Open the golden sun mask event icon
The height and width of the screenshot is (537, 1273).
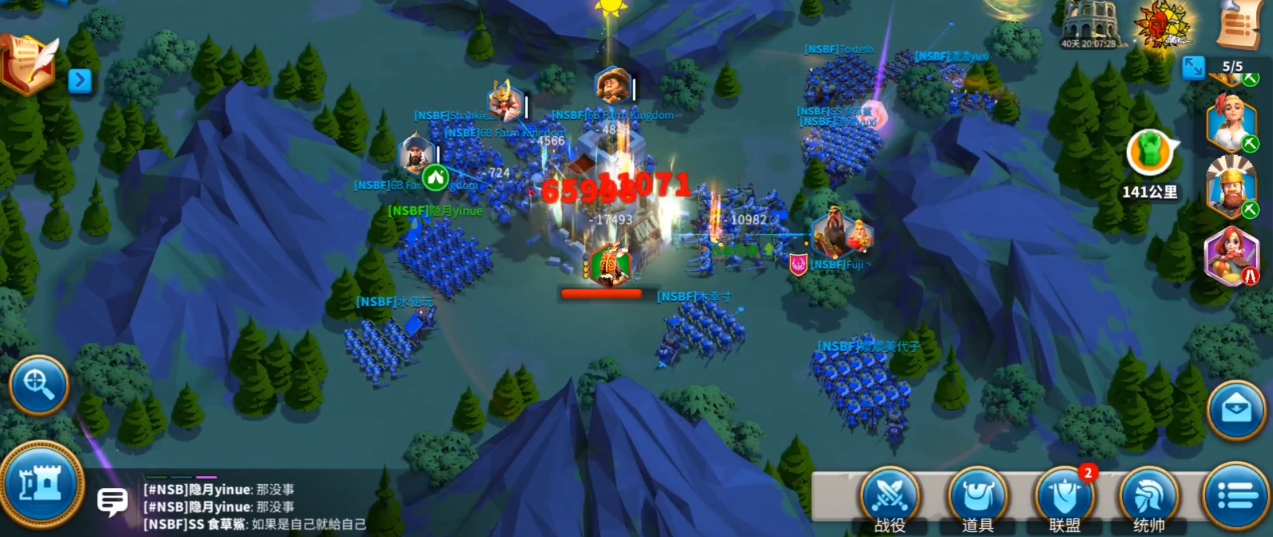pos(1164,22)
